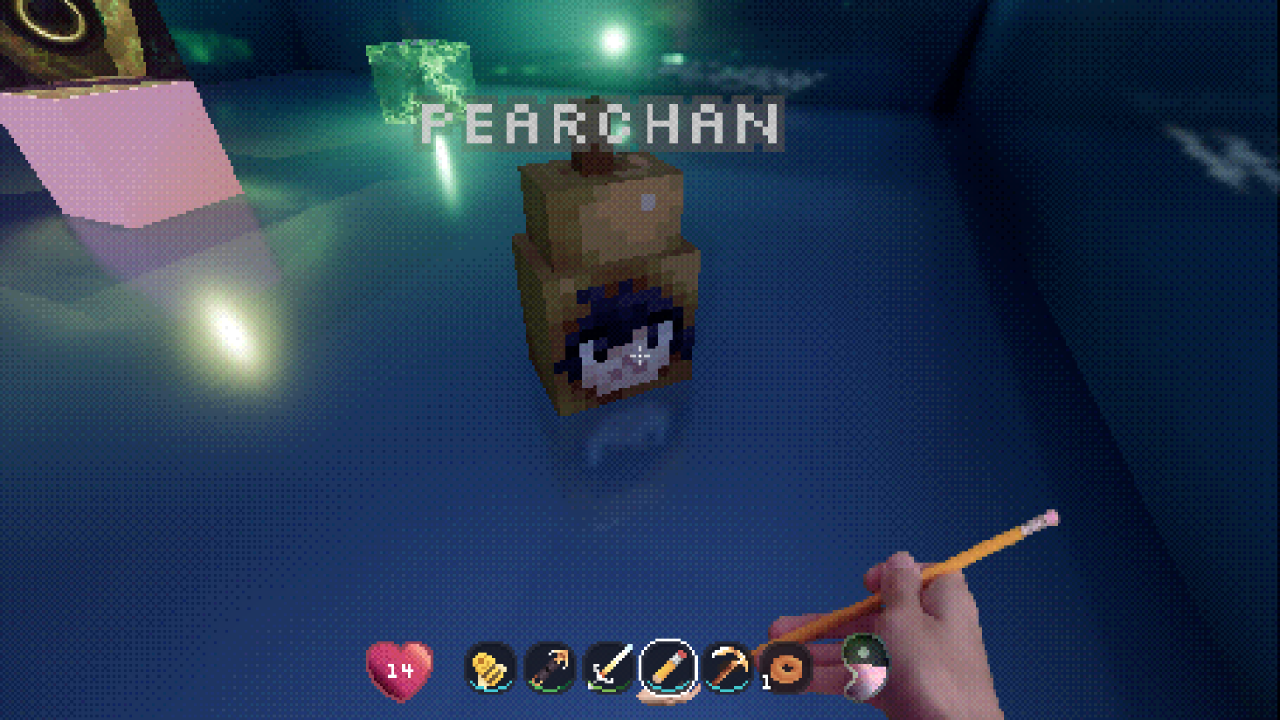The image size is (1280, 720).
Task: Pick the donut item slot
Action: coord(786,668)
